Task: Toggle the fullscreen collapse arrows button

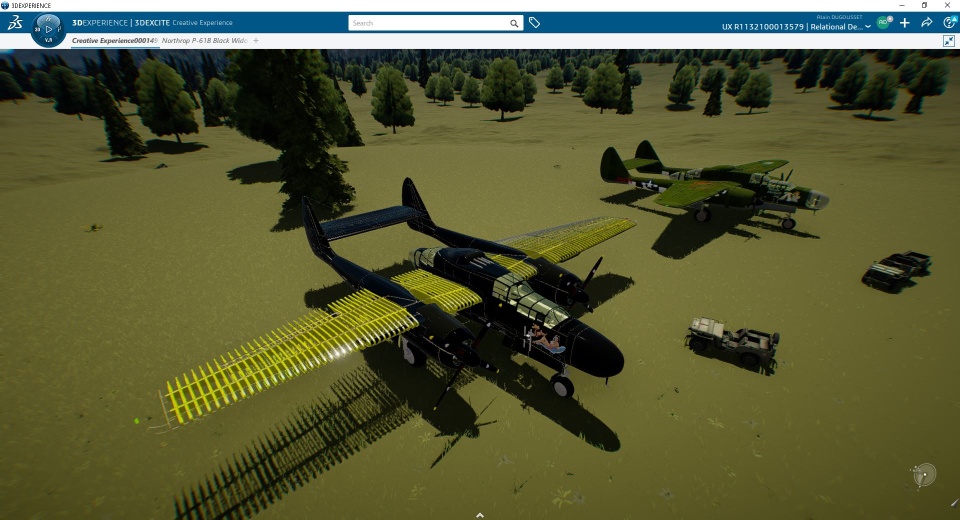Action: (949, 41)
